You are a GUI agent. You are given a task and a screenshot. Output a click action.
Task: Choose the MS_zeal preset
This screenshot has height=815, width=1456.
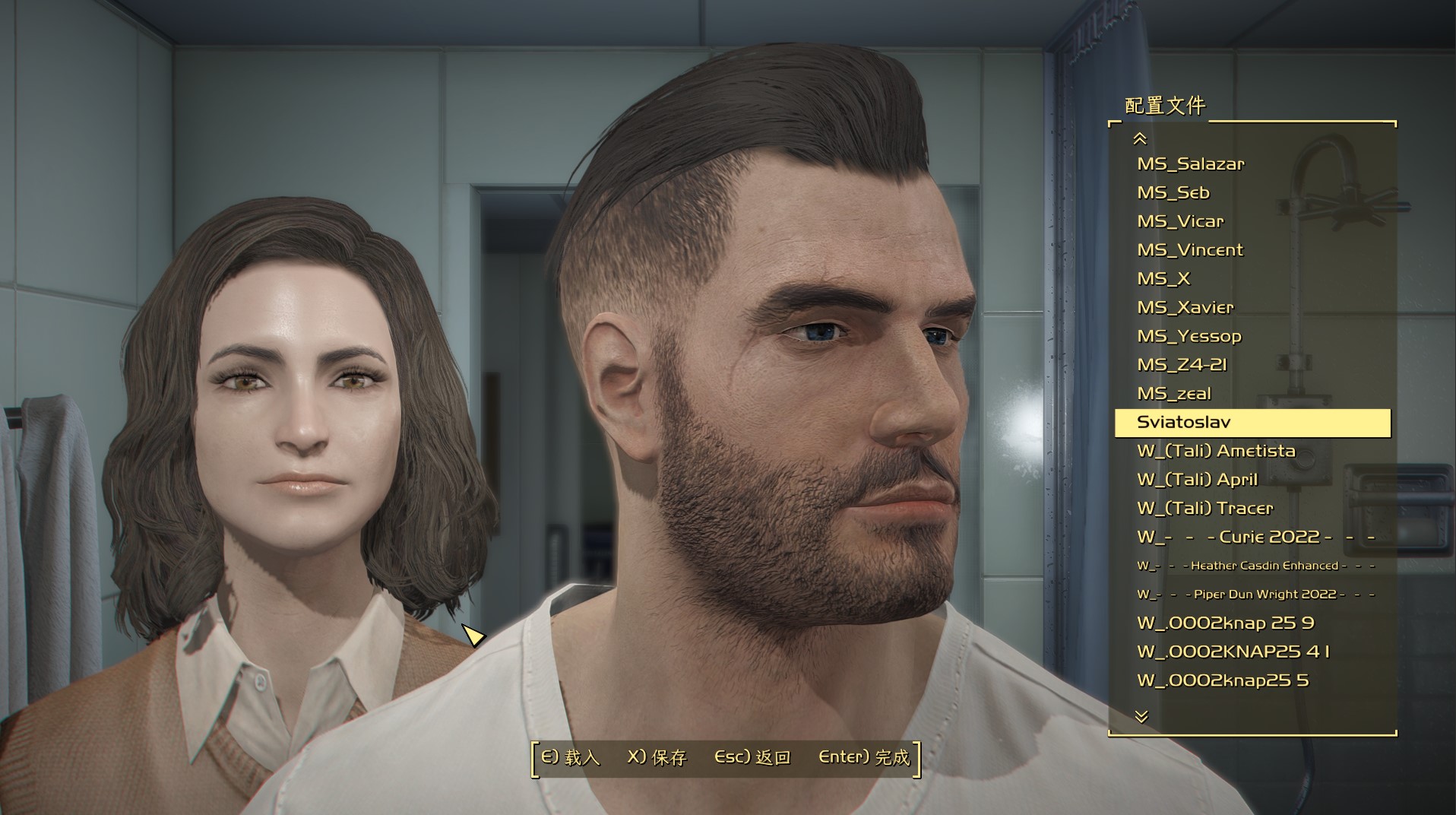(1173, 394)
